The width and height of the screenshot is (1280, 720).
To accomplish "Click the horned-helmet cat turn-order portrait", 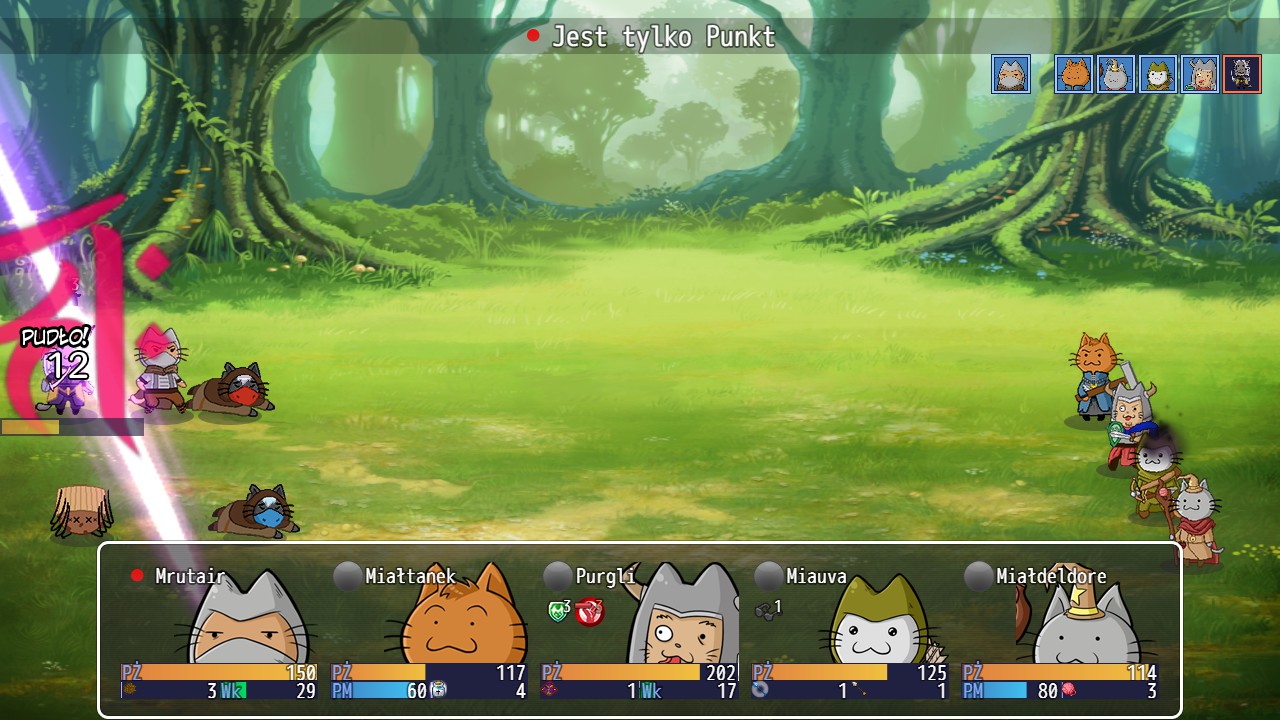I will point(1200,74).
